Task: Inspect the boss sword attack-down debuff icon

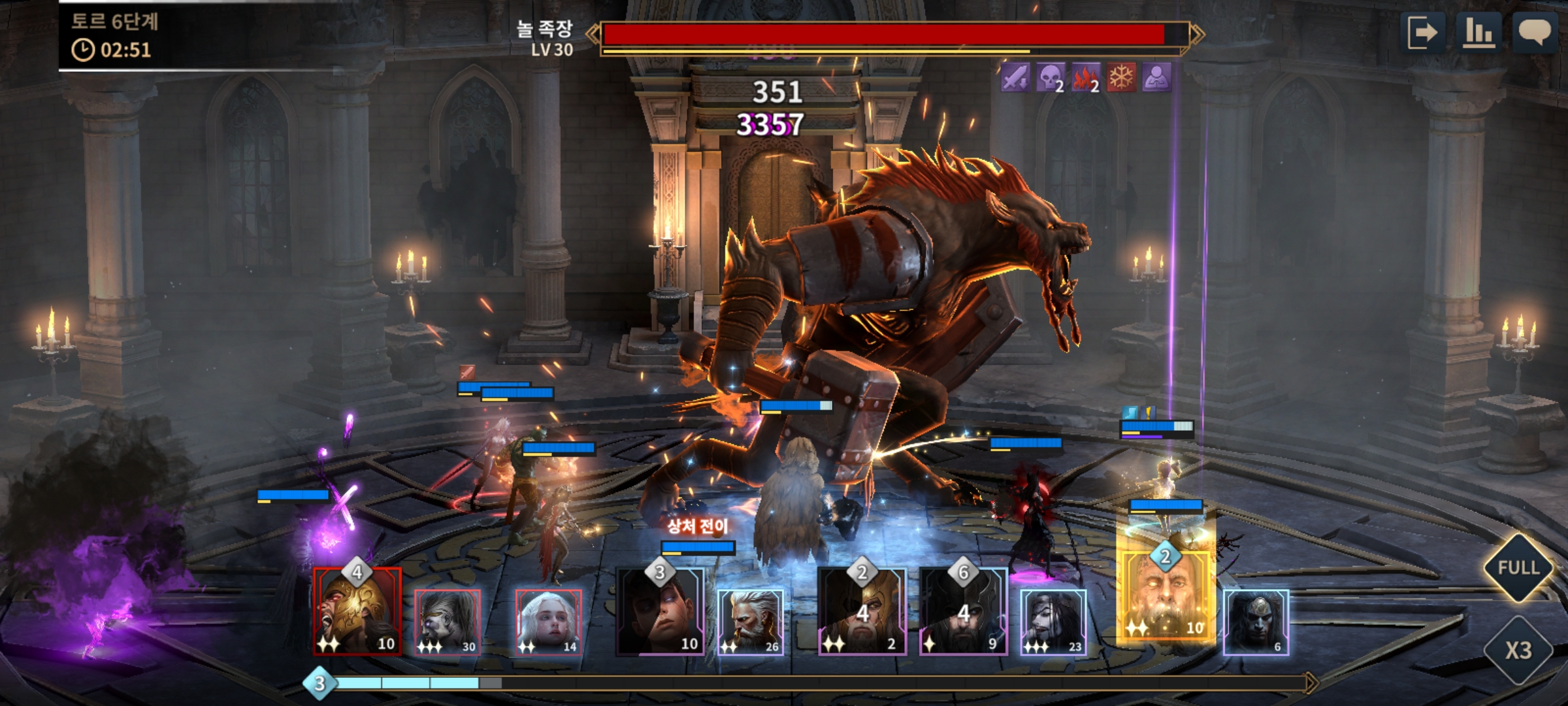Action: click(1015, 78)
